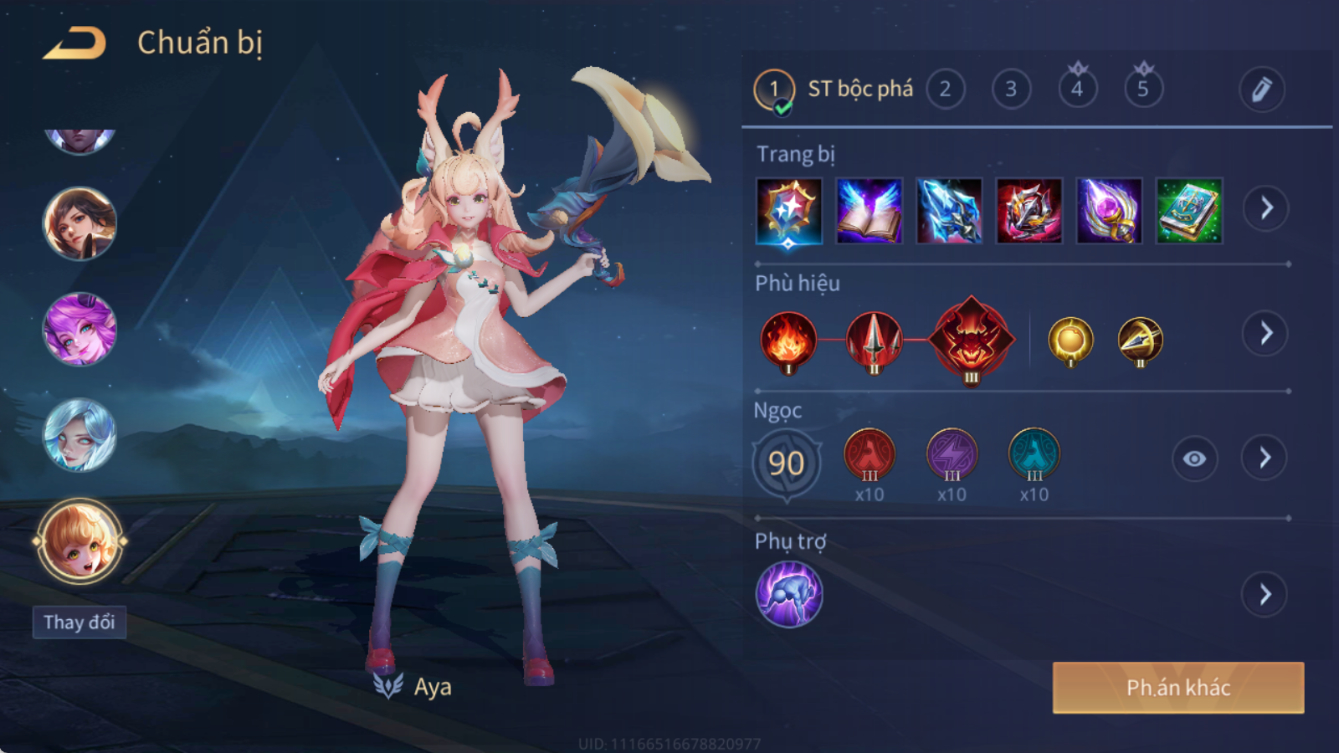Click the Ph.án khác button

1178,688
